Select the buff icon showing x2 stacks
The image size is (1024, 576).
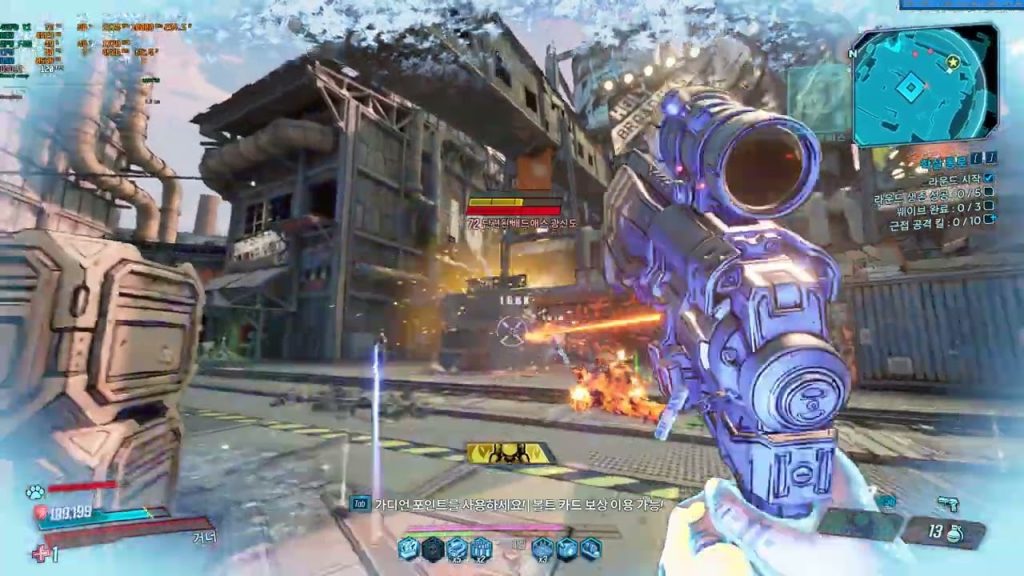[482, 547]
